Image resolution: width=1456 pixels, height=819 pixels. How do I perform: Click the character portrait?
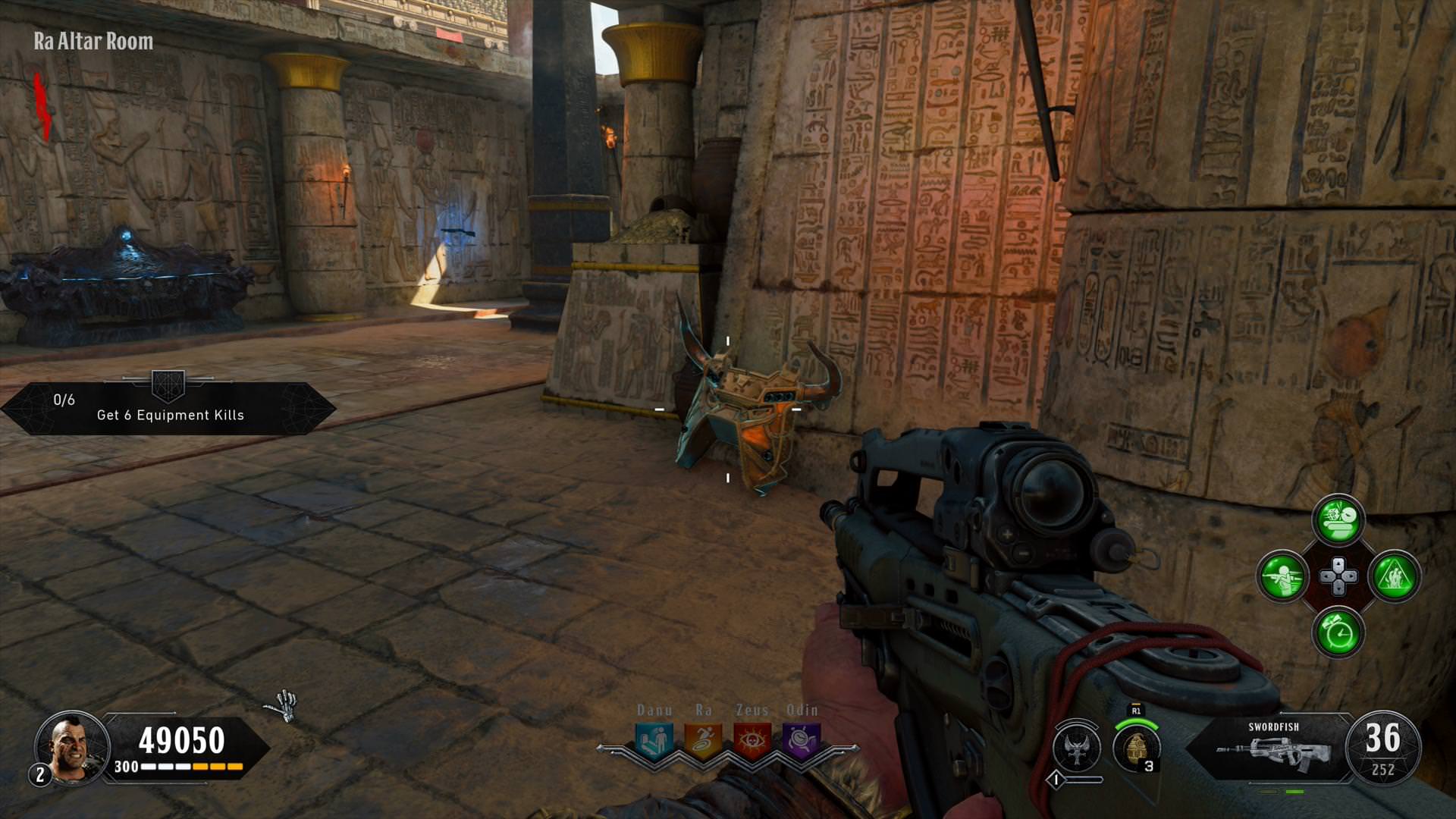pos(72,746)
